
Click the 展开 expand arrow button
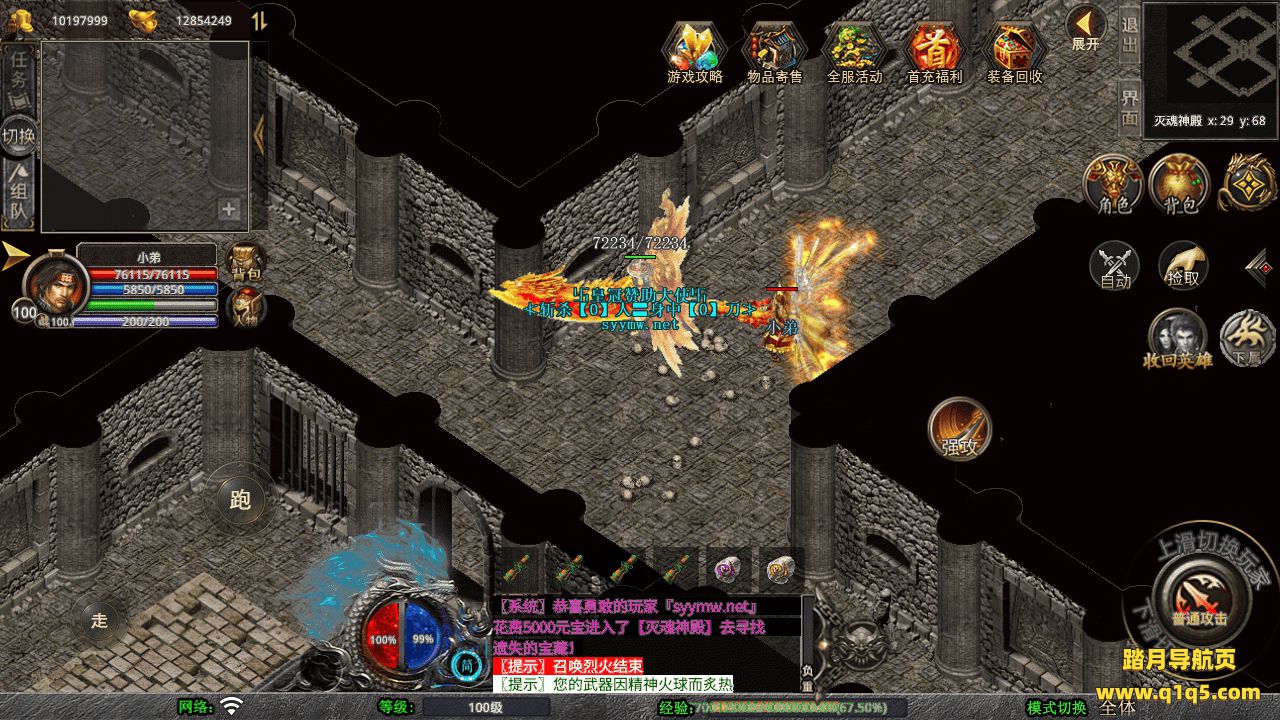pos(1085,26)
